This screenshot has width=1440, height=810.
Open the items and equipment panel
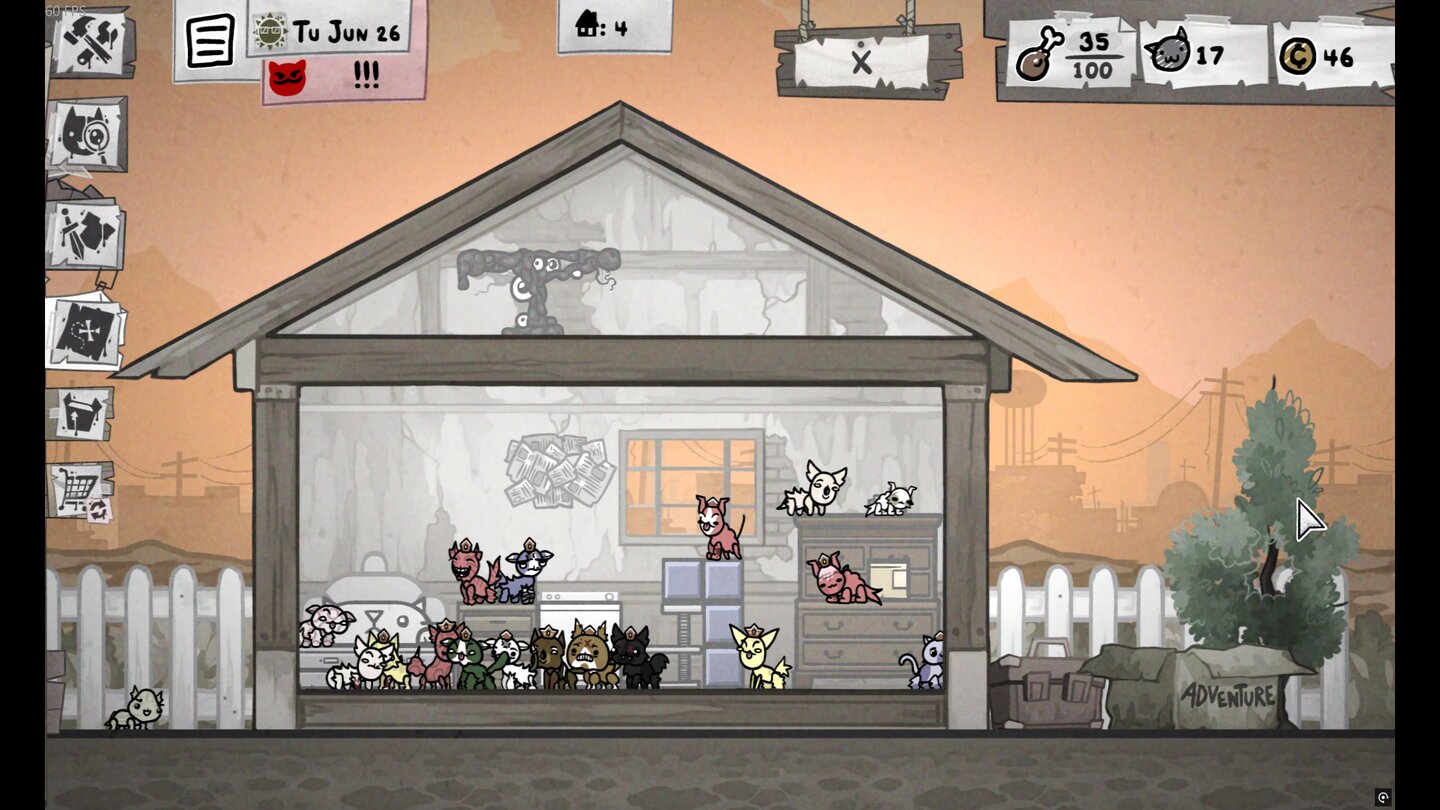click(83, 232)
